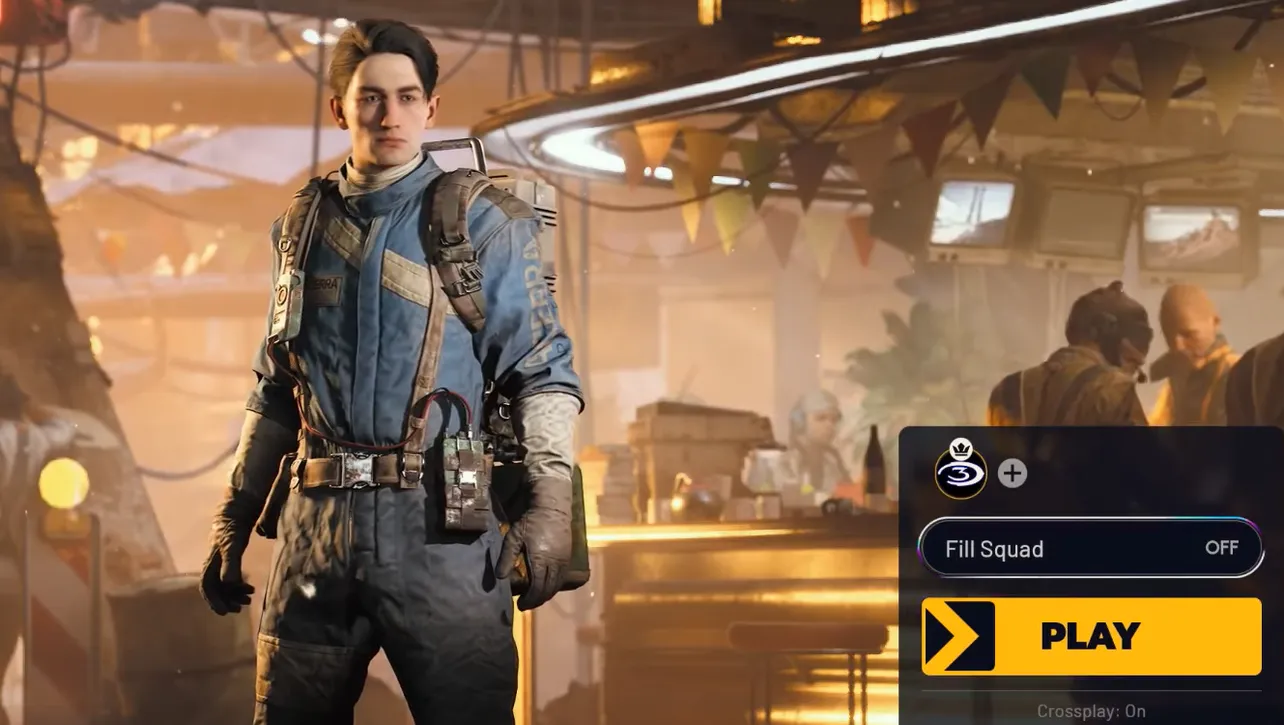The image size is (1284, 725).
Task: Open the Fill Squad options pill
Action: point(1091,548)
